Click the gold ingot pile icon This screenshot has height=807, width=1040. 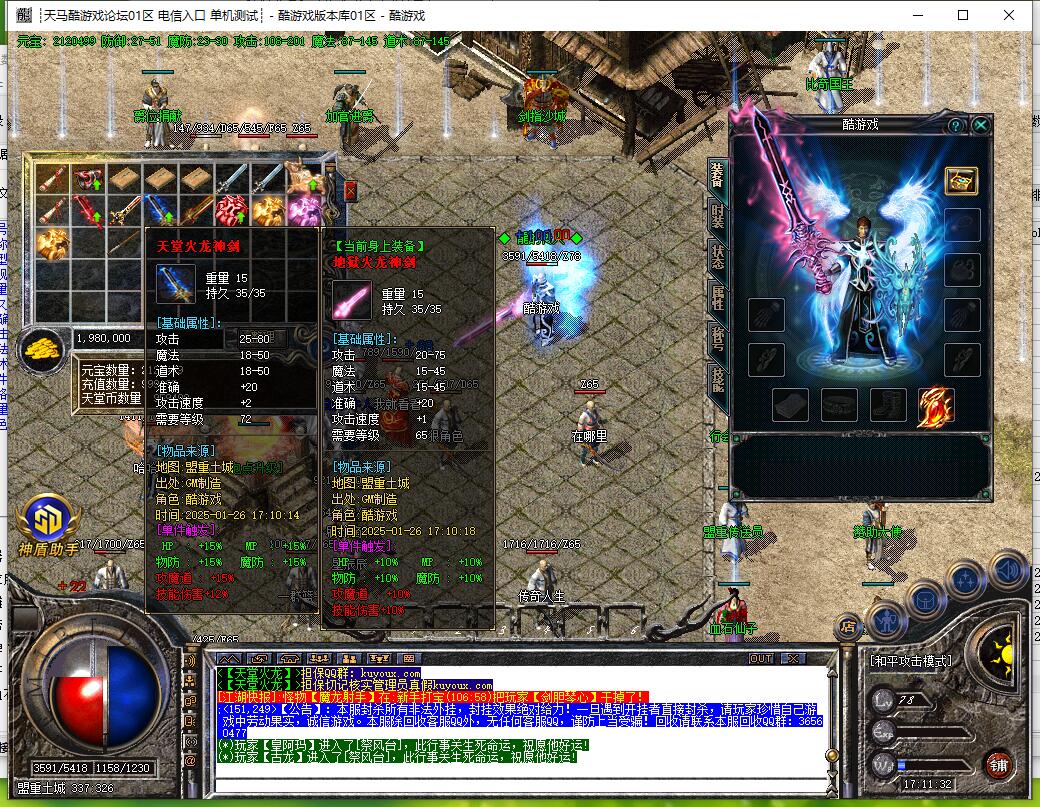click(42, 349)
